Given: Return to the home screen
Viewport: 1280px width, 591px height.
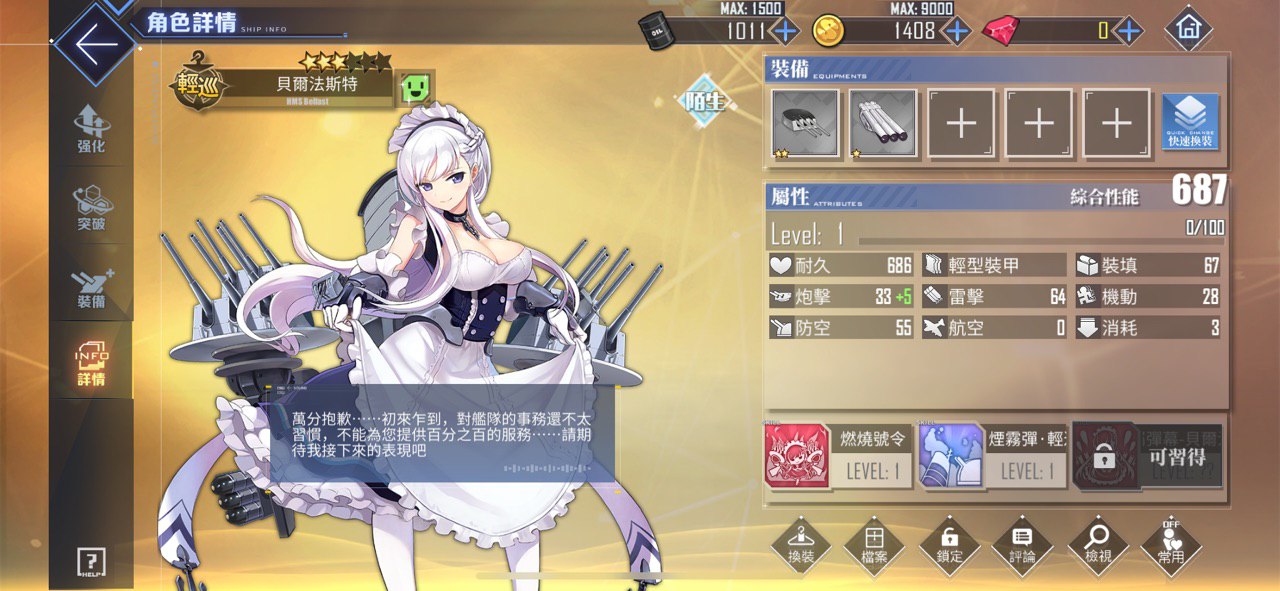Looking at the screenshot, I should [x=1188, y=30].
